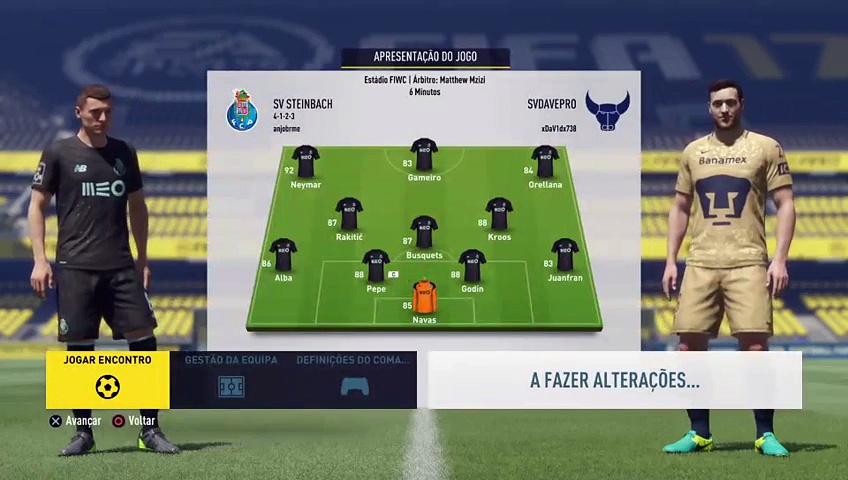Open the Gestão da Equipa tile
Image resolution: width=848 pixels, height=480 pixels.
point(231,379)
